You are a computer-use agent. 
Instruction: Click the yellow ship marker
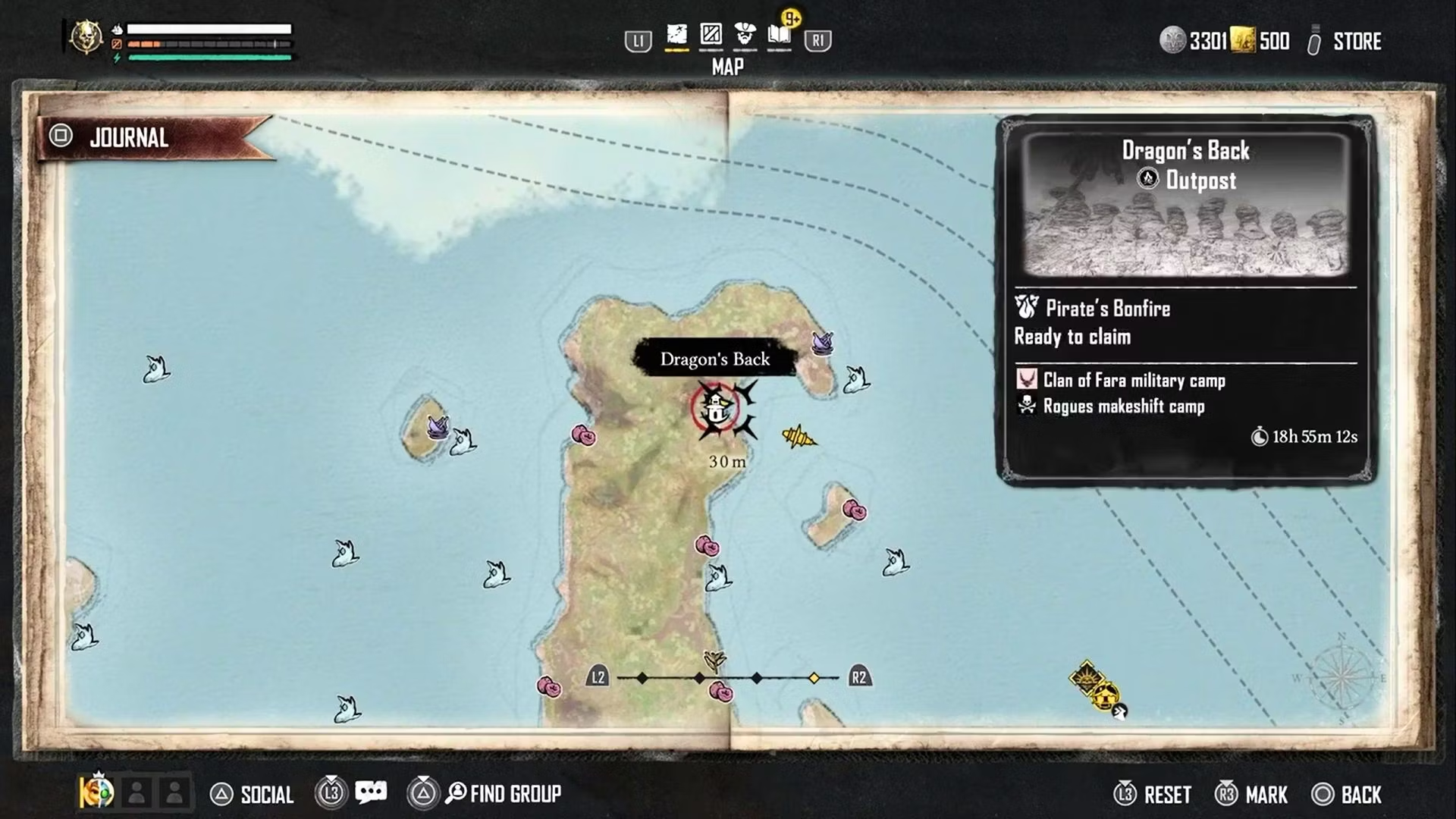[x=799, y=437]
